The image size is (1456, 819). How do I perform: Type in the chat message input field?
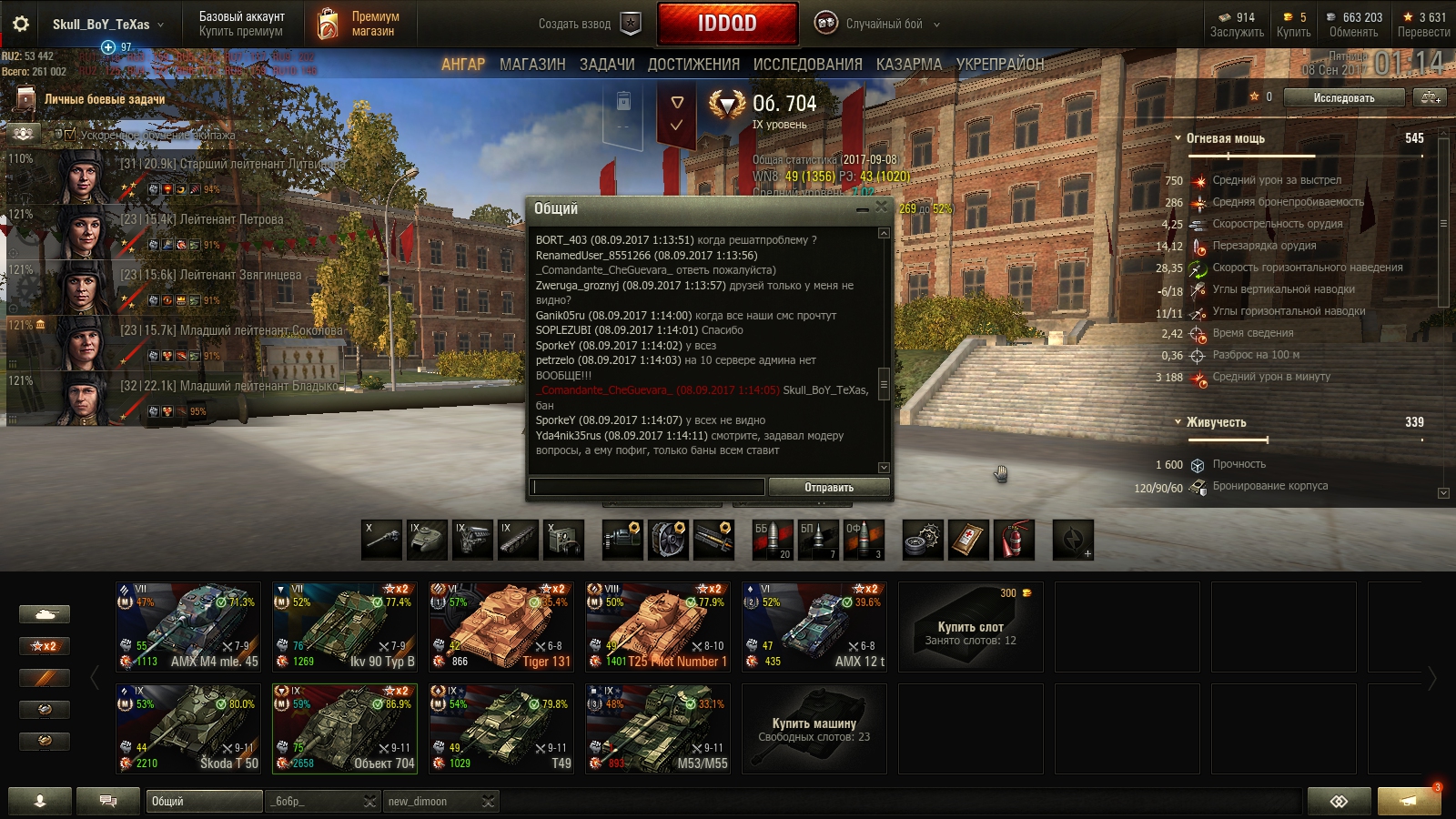tap(648, 488)
